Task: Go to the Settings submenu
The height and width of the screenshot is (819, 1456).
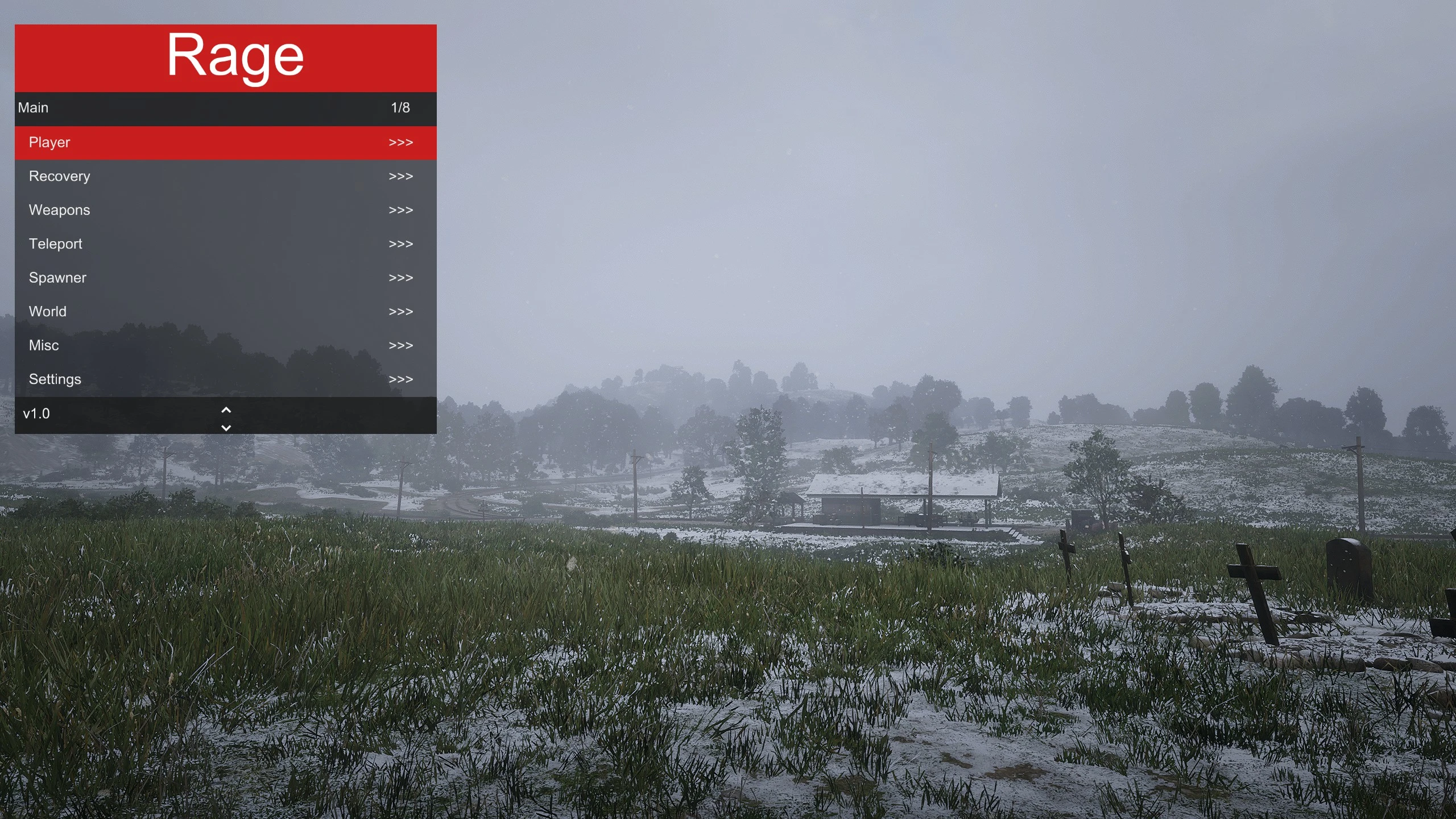Action: click(x=225, y=379)
